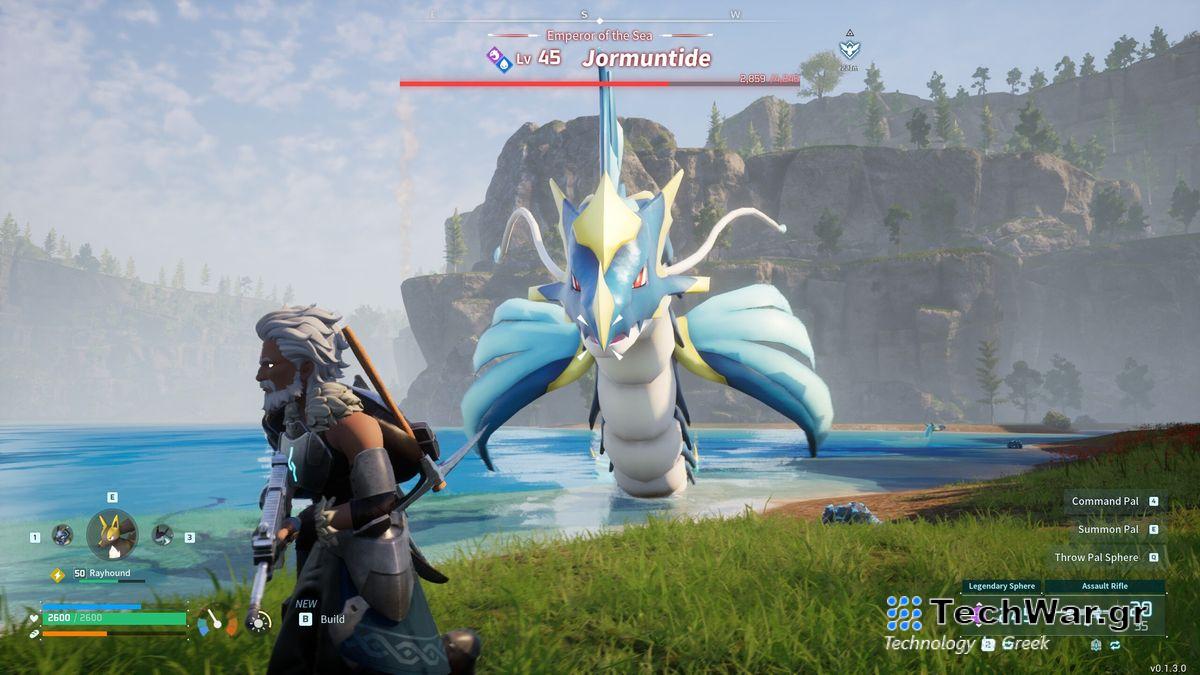
Task: Open the Build menu label
Action: [332, 619]
